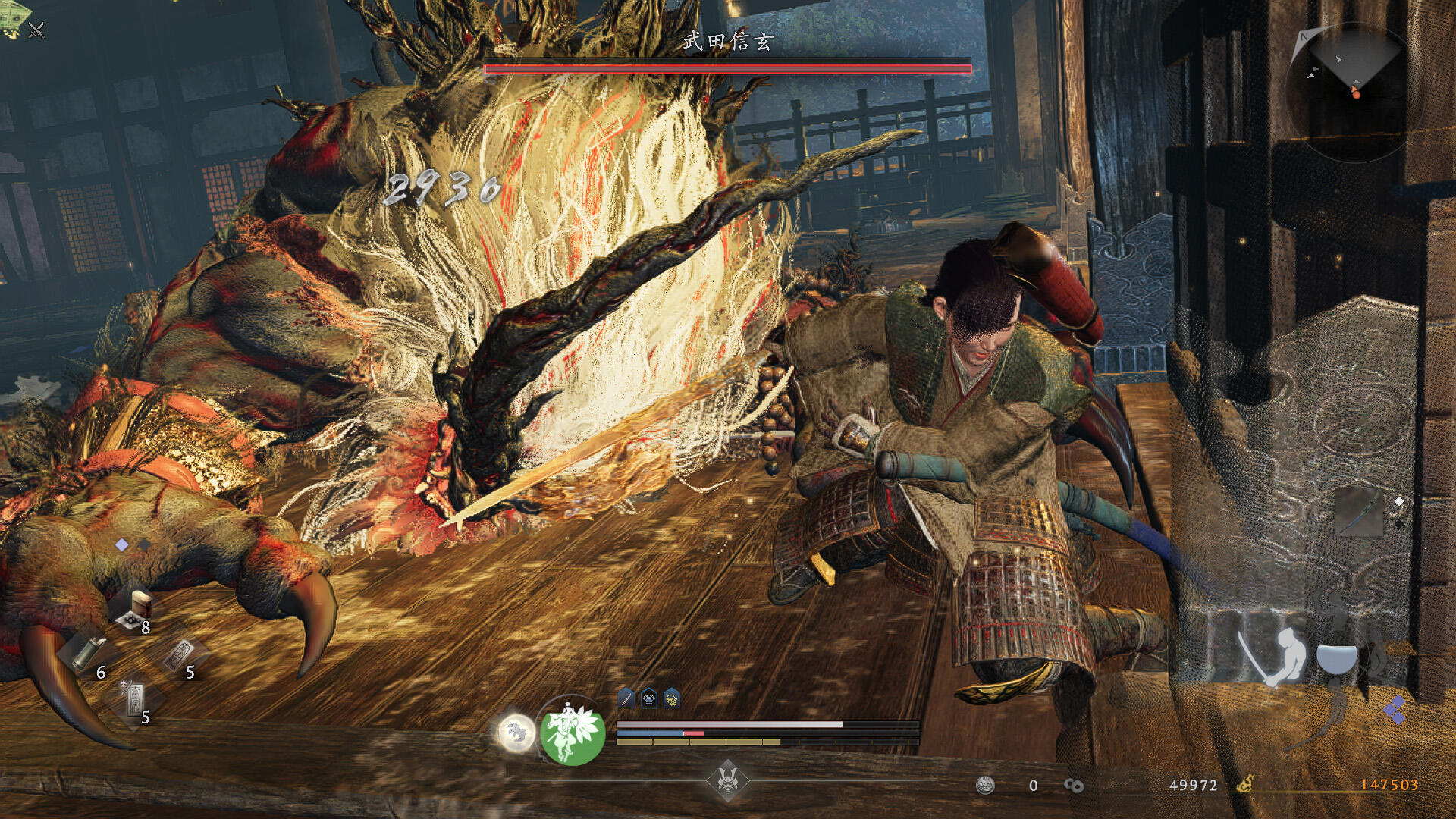Image resolution: width=1456 pixels, height=819 pixels.
Task: Click the crossed swords icon in the corner
Action: [x=36, y=30]
